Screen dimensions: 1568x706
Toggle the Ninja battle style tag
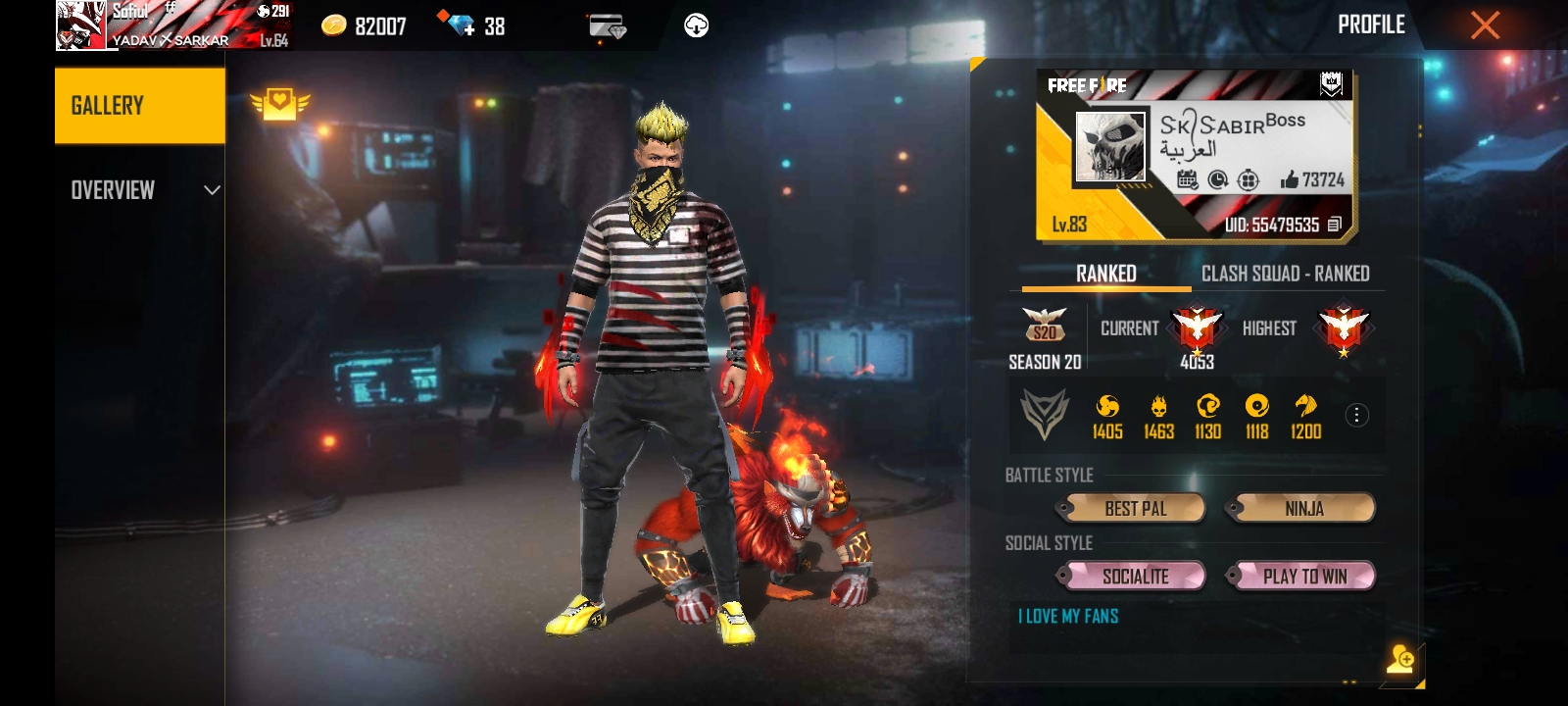[x=1303, y=509]
